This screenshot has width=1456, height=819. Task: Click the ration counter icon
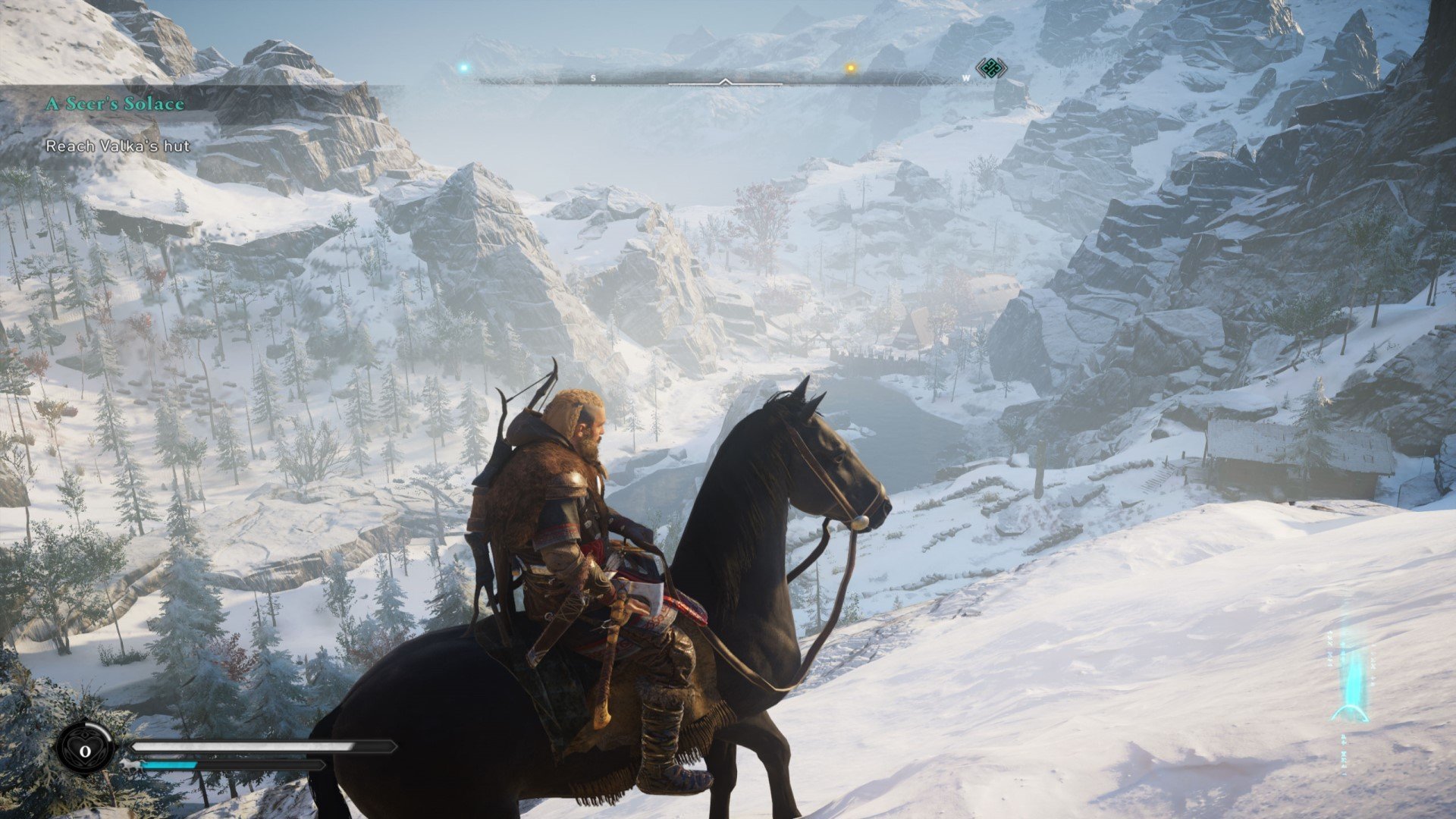pos(86,750)
